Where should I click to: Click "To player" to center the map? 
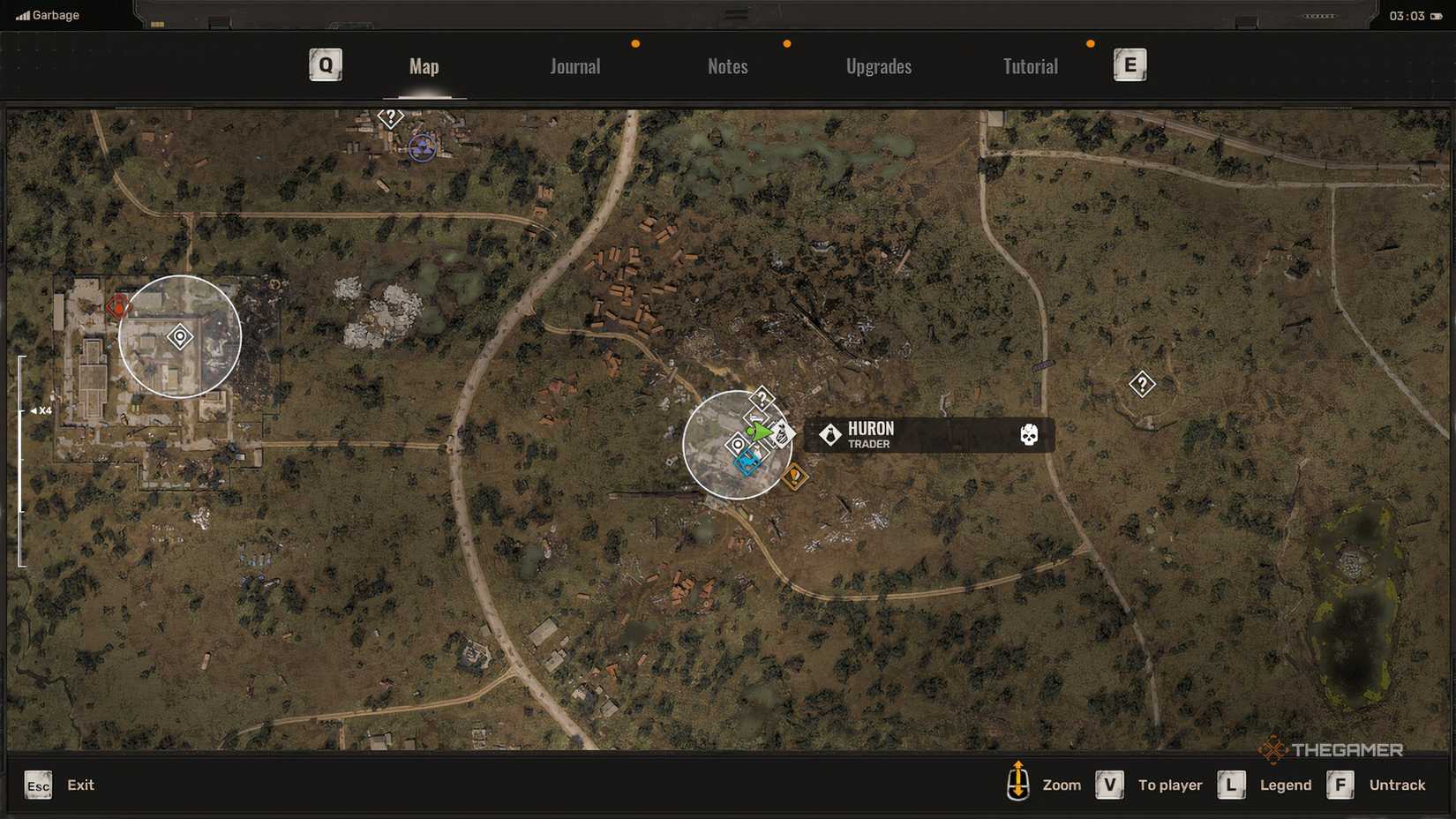click(x=1170, y=785)
